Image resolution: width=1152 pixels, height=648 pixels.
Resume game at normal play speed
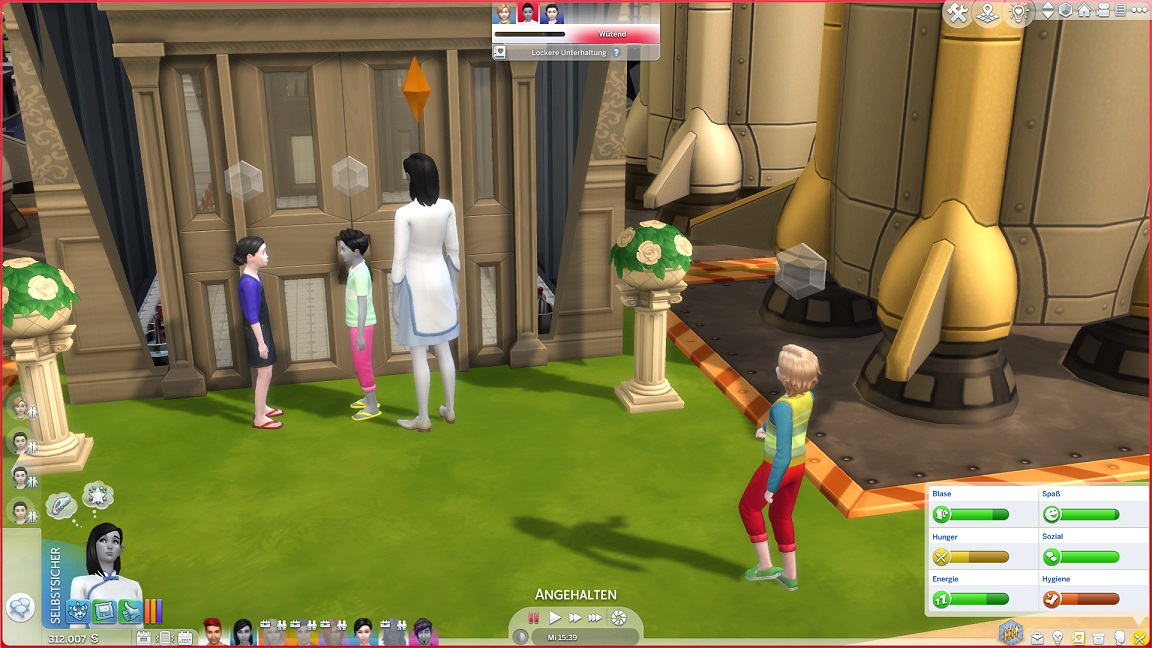click(555, 618)
